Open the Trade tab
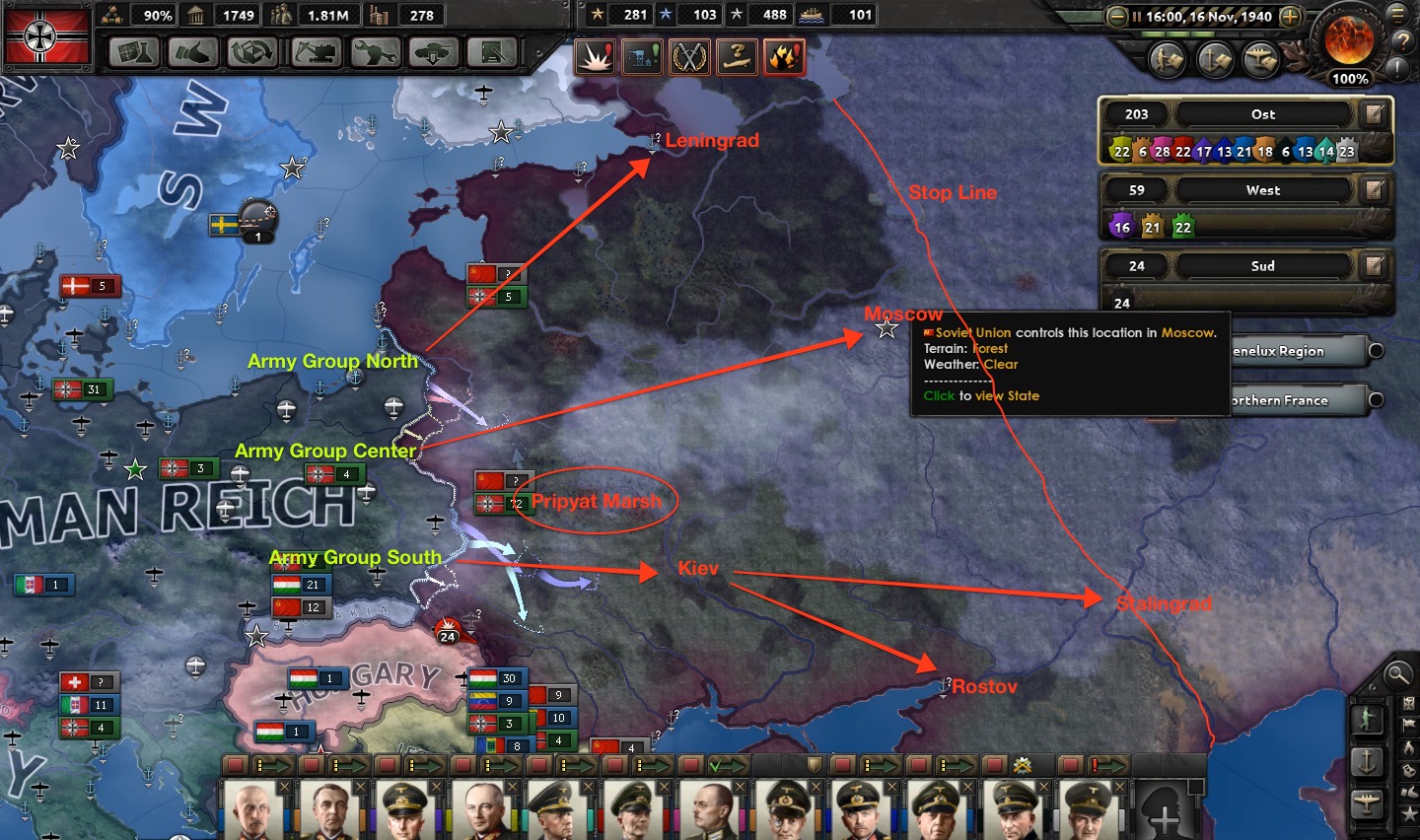The width and height of the screenshot is (1420, 840). pyautogui.click(x=252, y=52)
